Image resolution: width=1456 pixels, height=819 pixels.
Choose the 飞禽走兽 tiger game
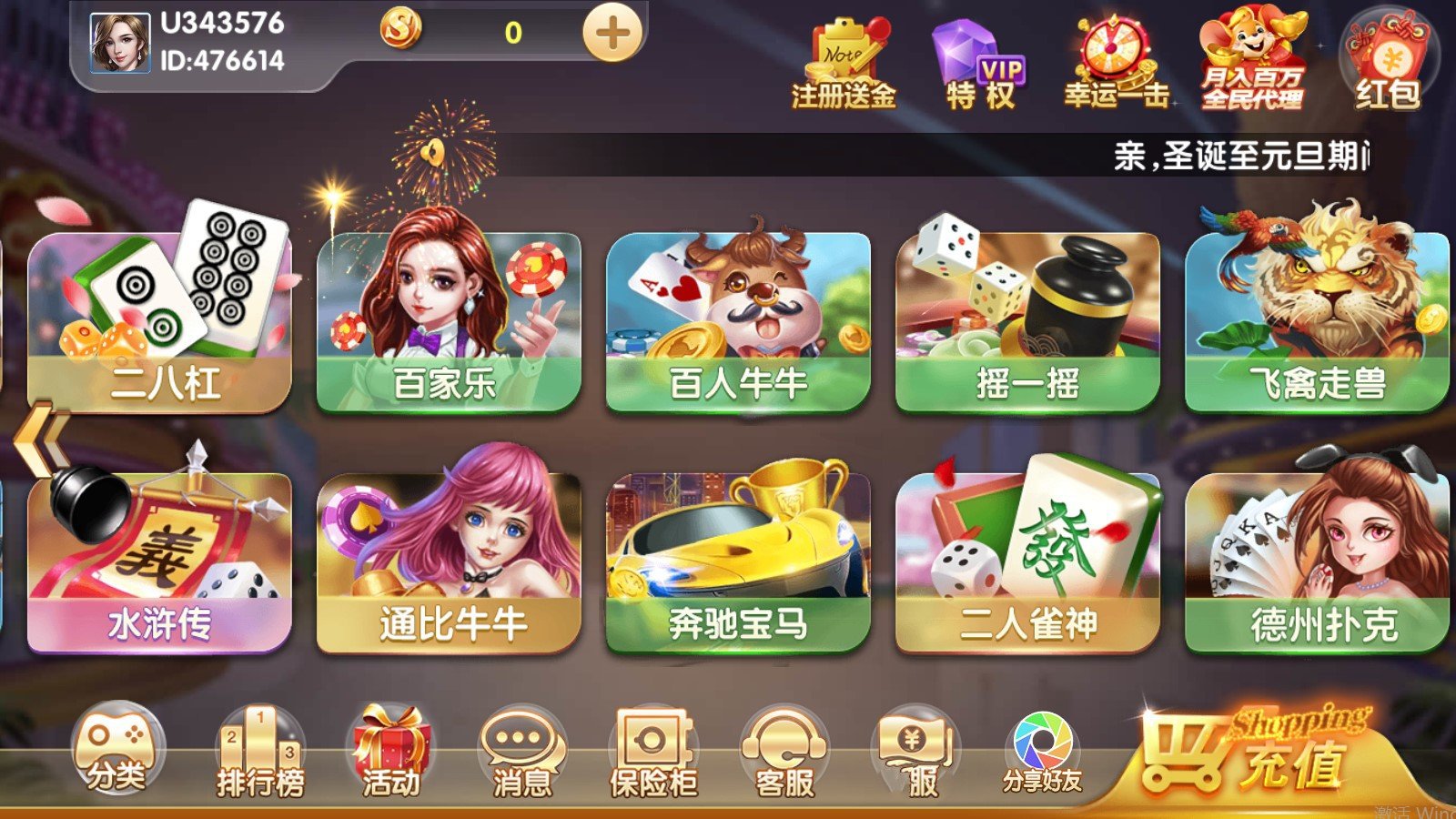[x=1317, y=318]
